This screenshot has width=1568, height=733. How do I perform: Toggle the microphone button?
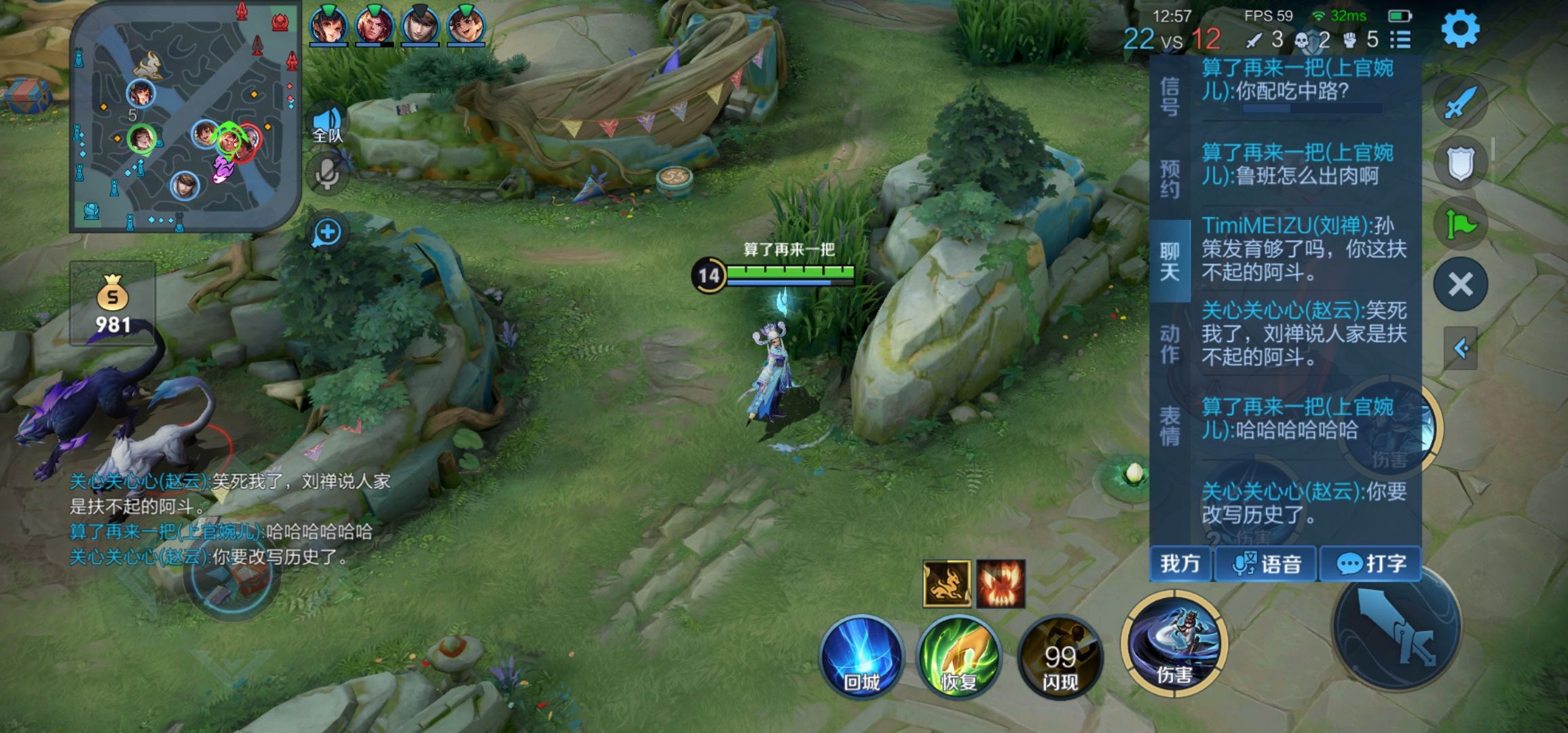pyautogui.click(x=327, y=174)
